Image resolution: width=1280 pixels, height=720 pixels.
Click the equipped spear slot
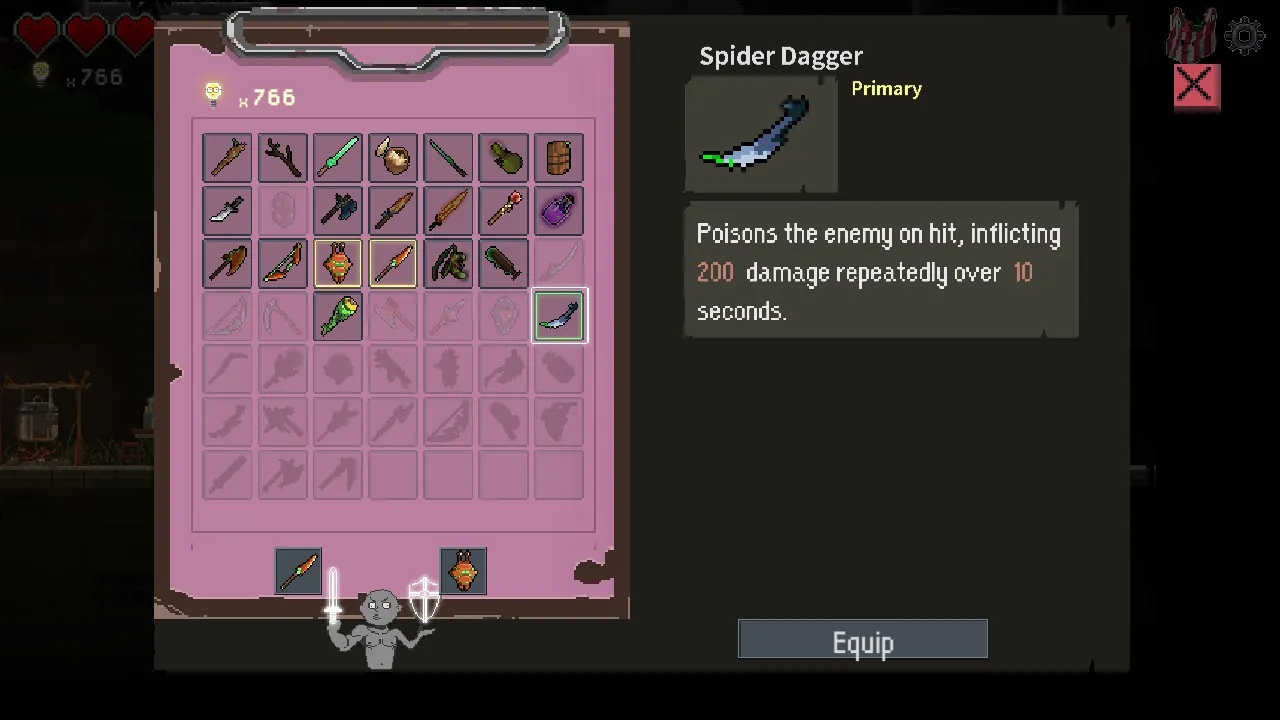pos(298,571)
